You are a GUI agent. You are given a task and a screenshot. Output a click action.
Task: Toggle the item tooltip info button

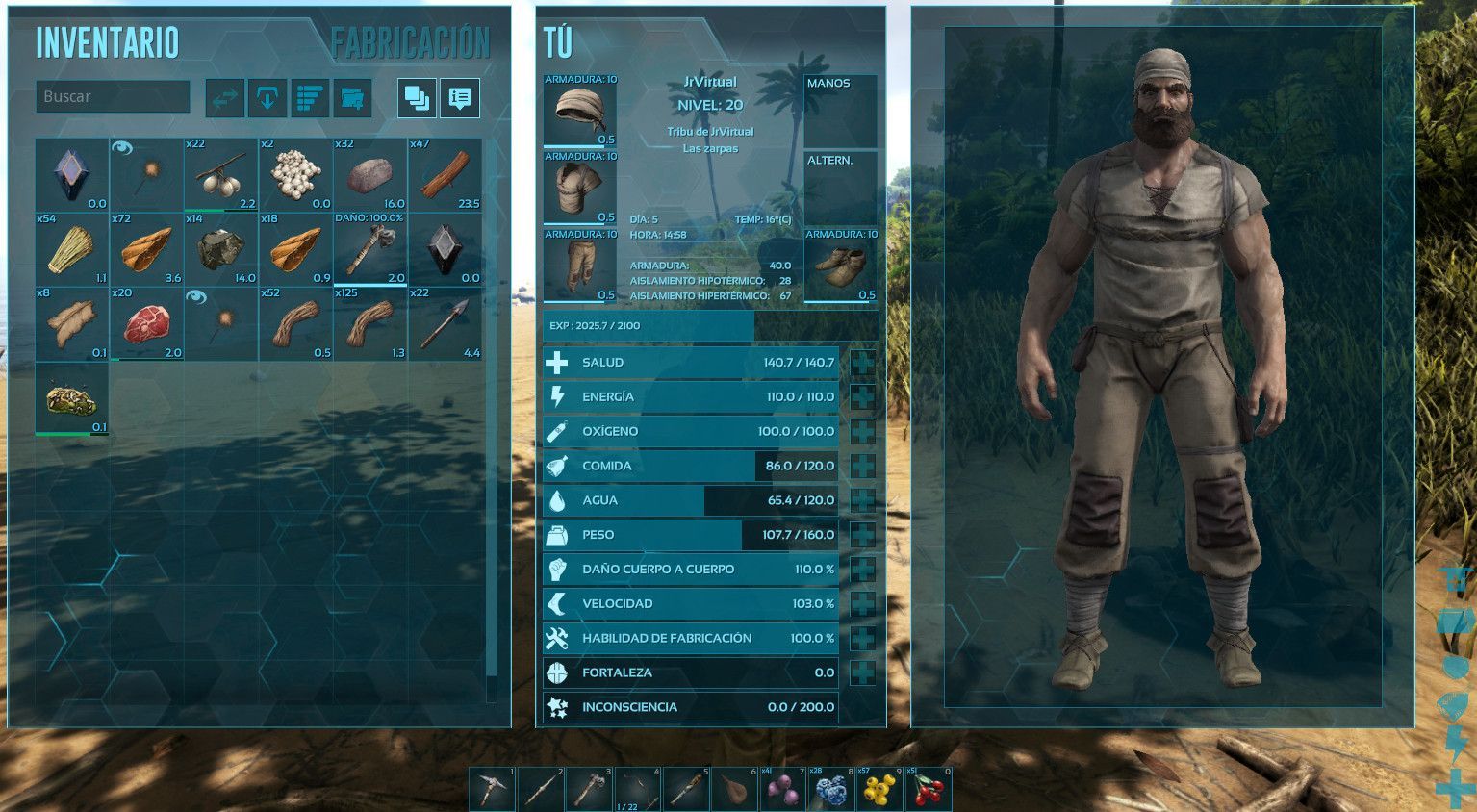(x=460, y=97)
